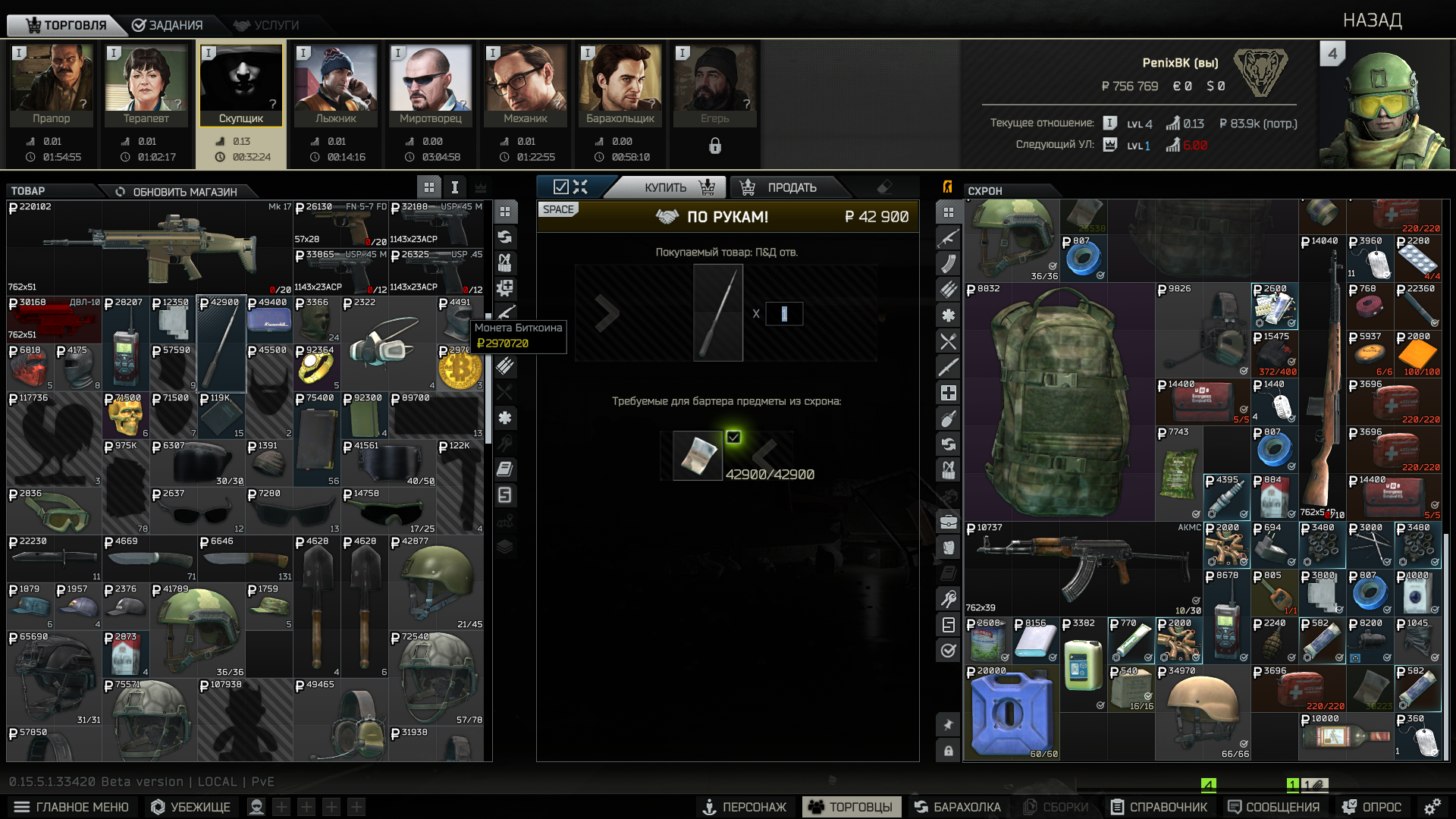Click the gold skull item in shop

126,416
